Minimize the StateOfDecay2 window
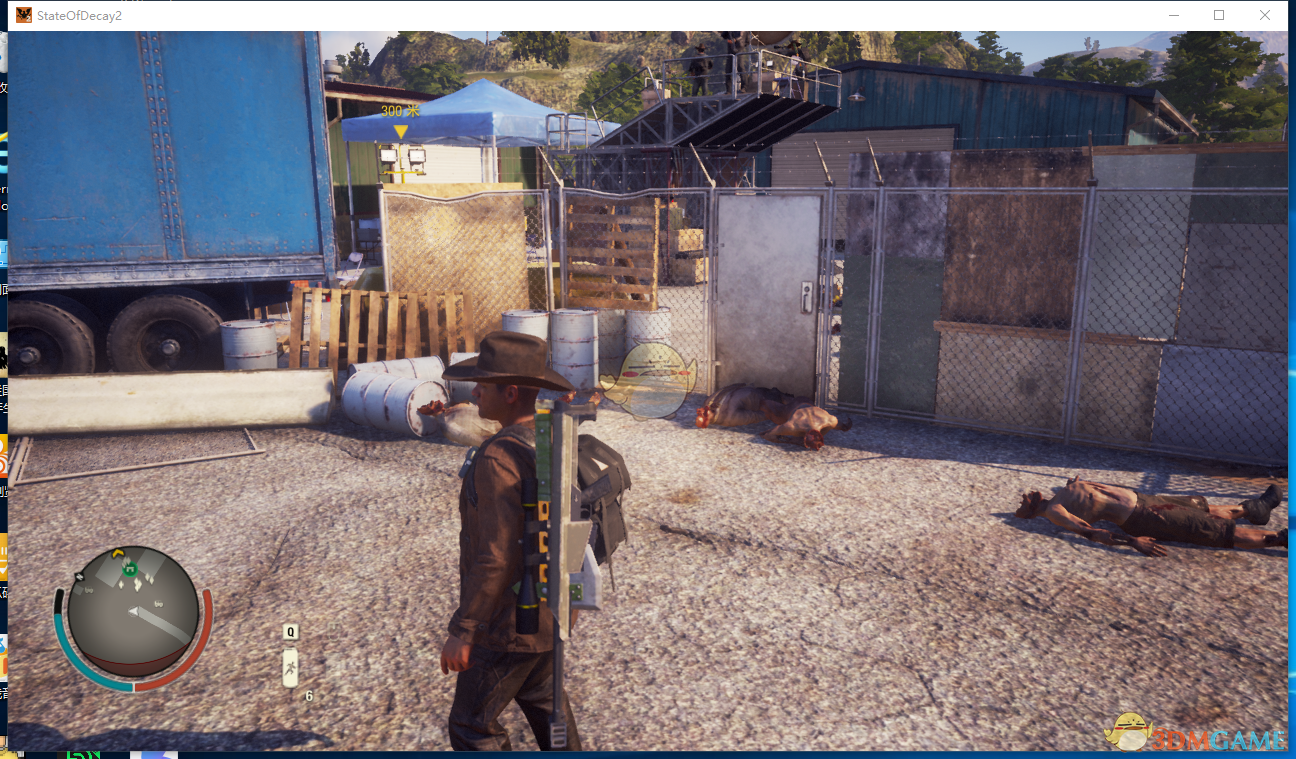The height and width of the screenshot is (759, 1296). 1173,15
